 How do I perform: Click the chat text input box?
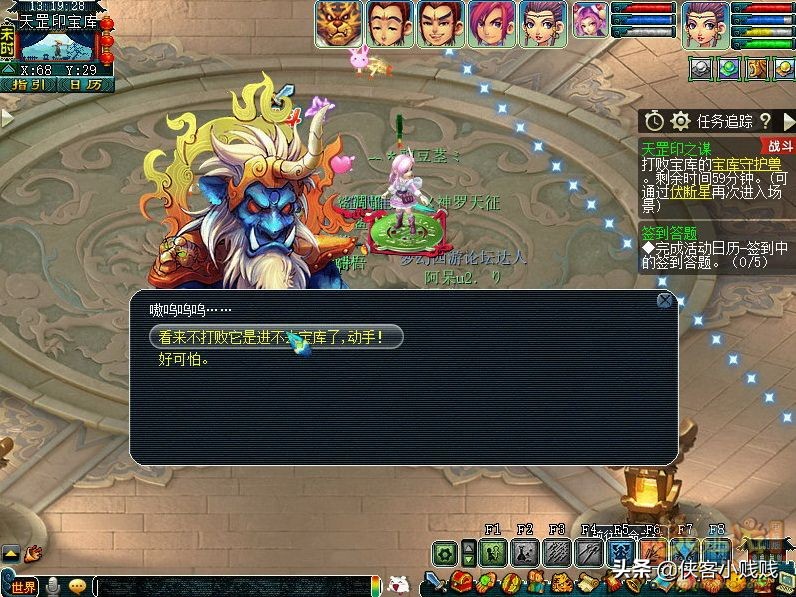point(230,586)
